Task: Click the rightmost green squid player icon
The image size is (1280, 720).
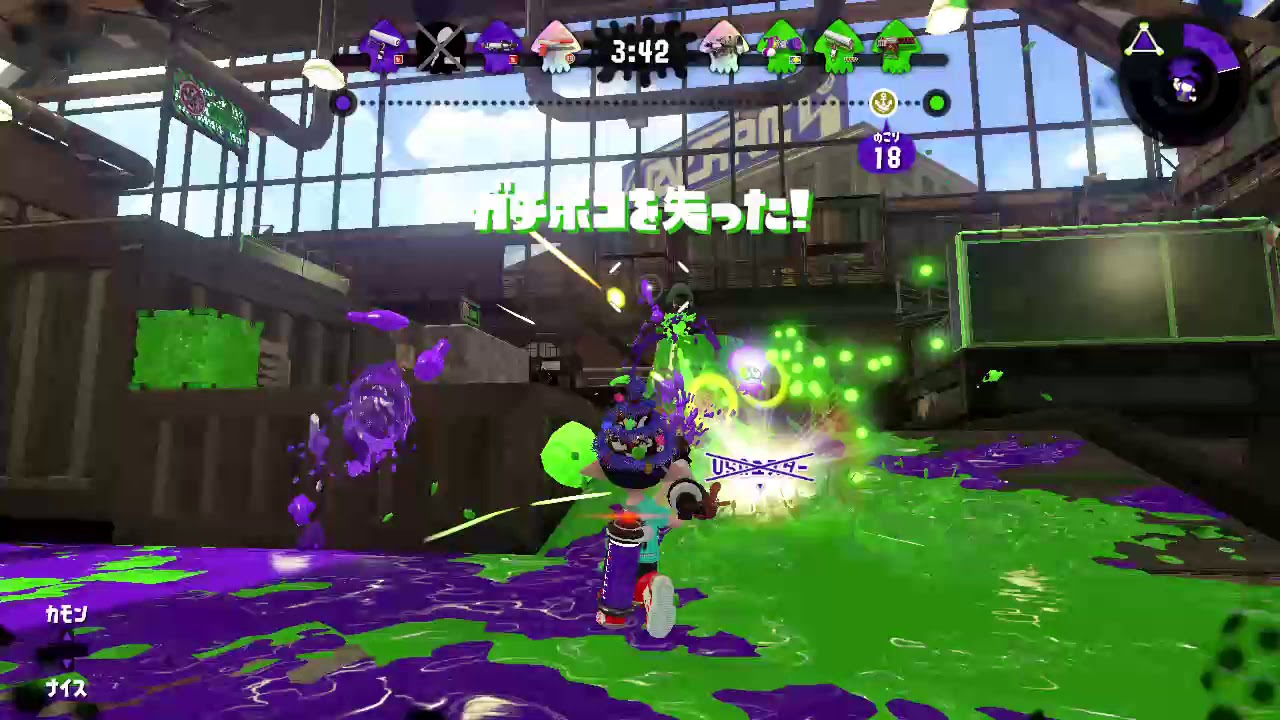Action: tap(897, 50)
